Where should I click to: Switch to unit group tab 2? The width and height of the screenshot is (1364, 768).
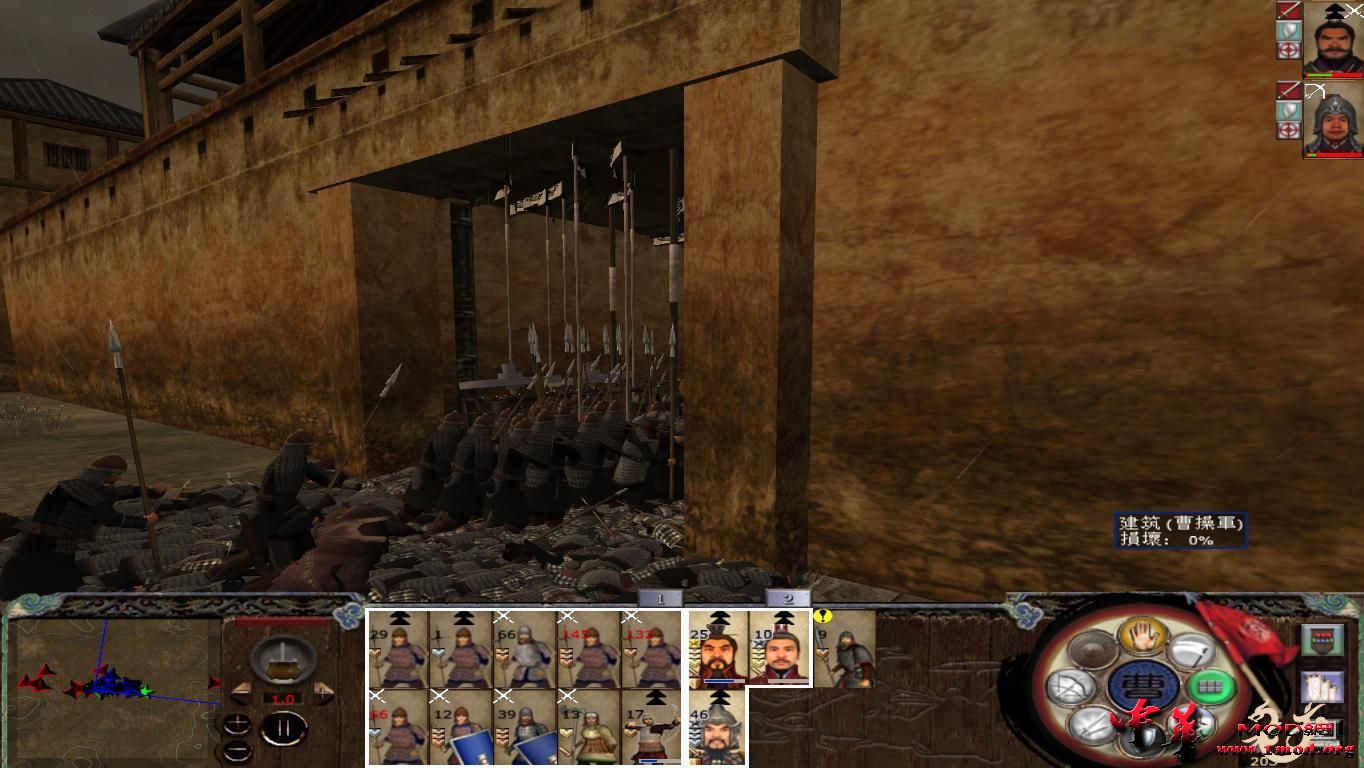(791, 598)
